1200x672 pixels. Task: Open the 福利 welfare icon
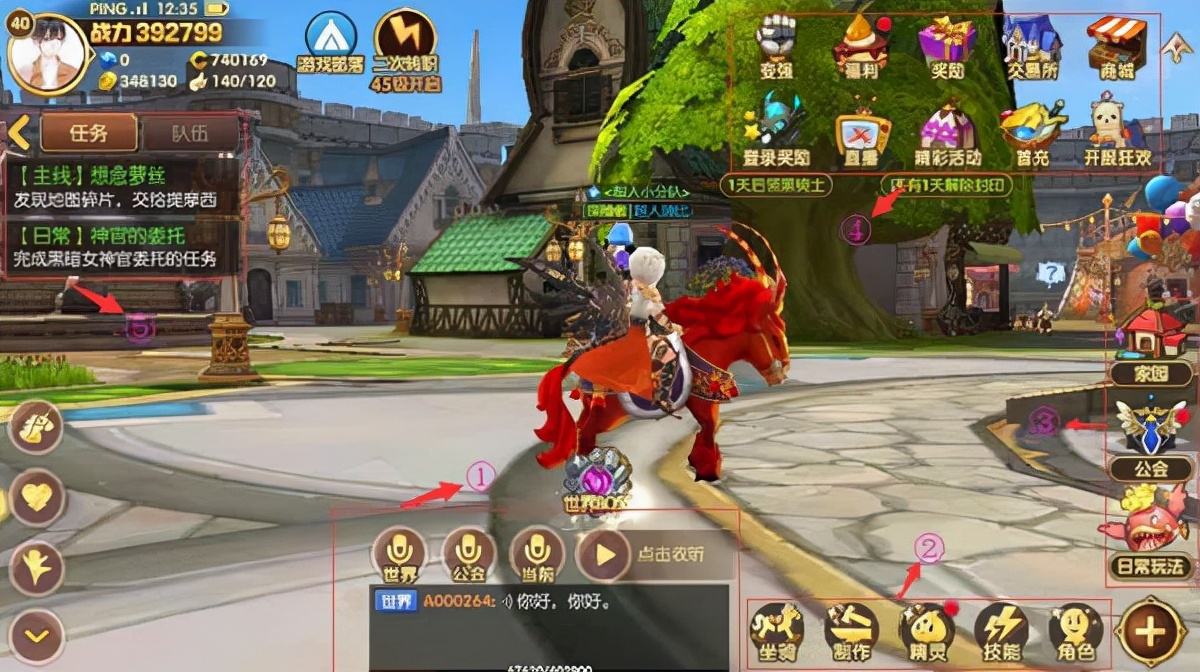[x=861, y=45]
